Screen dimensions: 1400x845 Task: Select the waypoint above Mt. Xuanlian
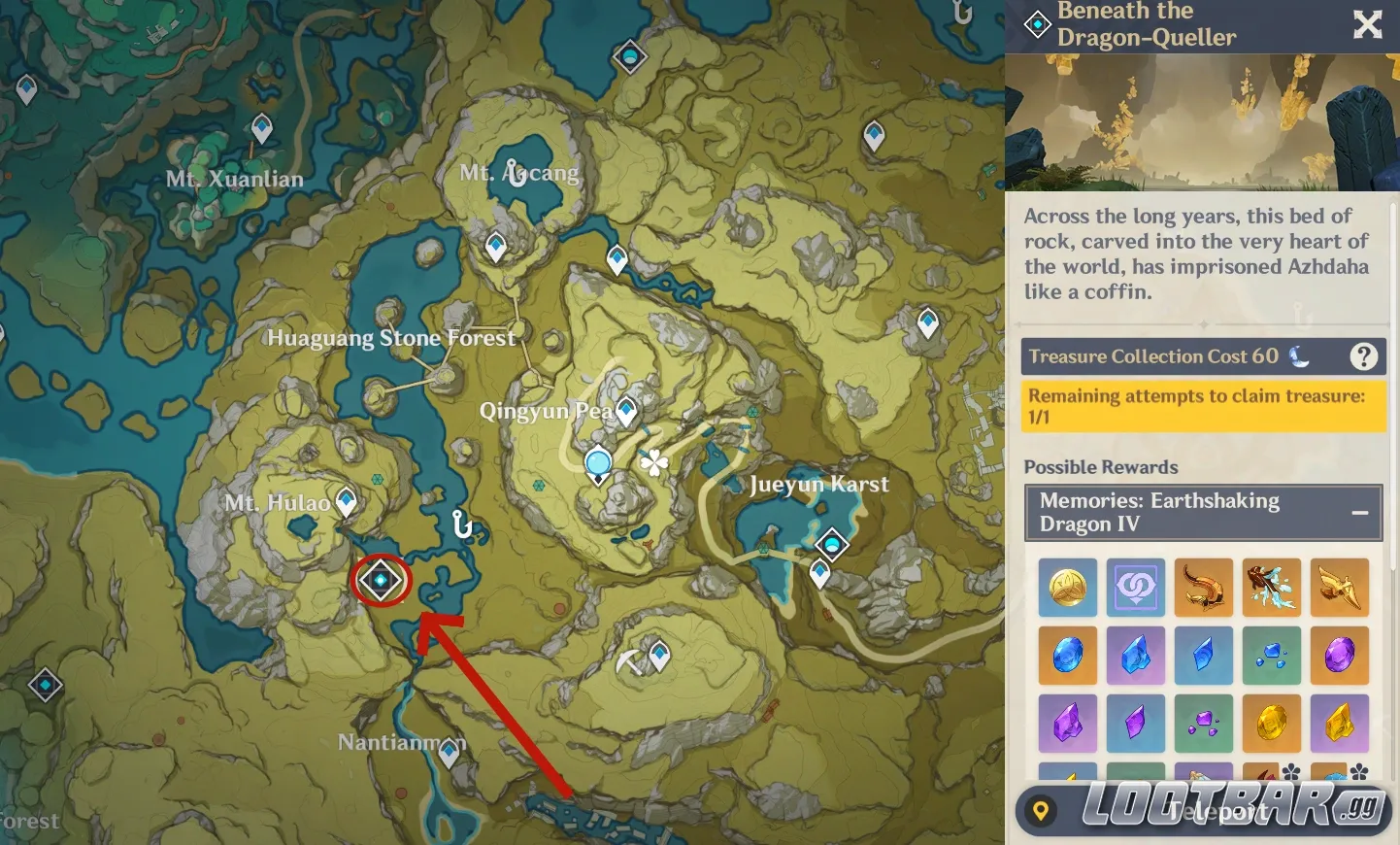262,127
